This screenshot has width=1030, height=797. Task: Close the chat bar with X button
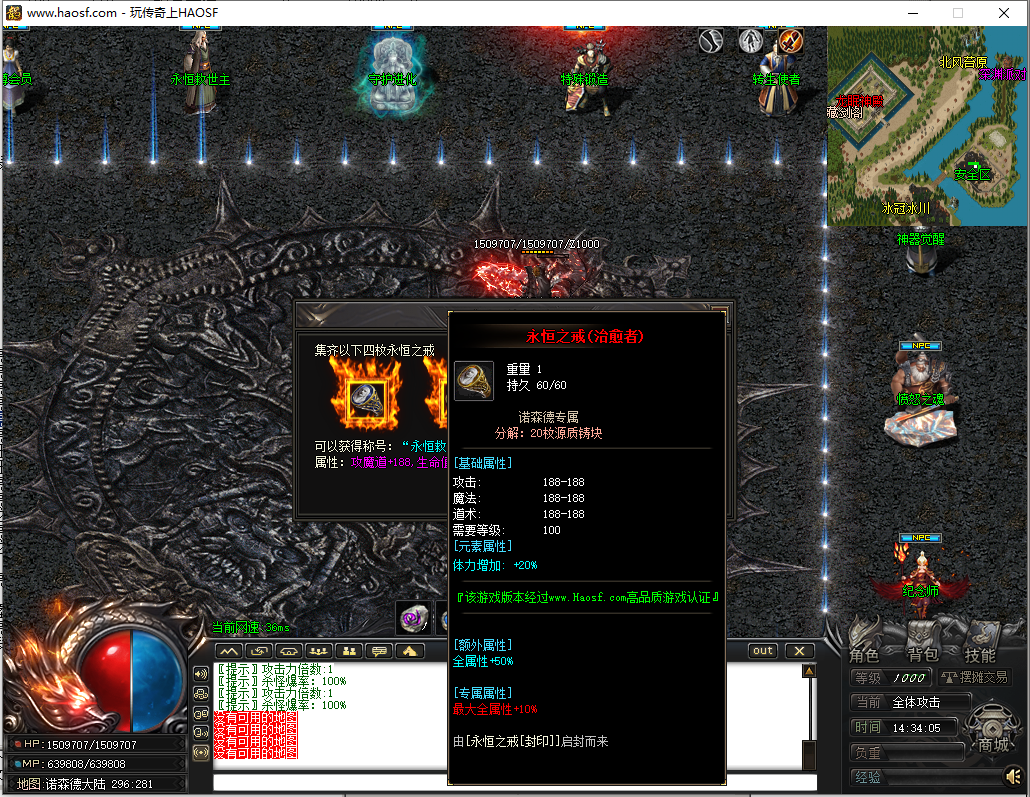click(x=800, y=651)
